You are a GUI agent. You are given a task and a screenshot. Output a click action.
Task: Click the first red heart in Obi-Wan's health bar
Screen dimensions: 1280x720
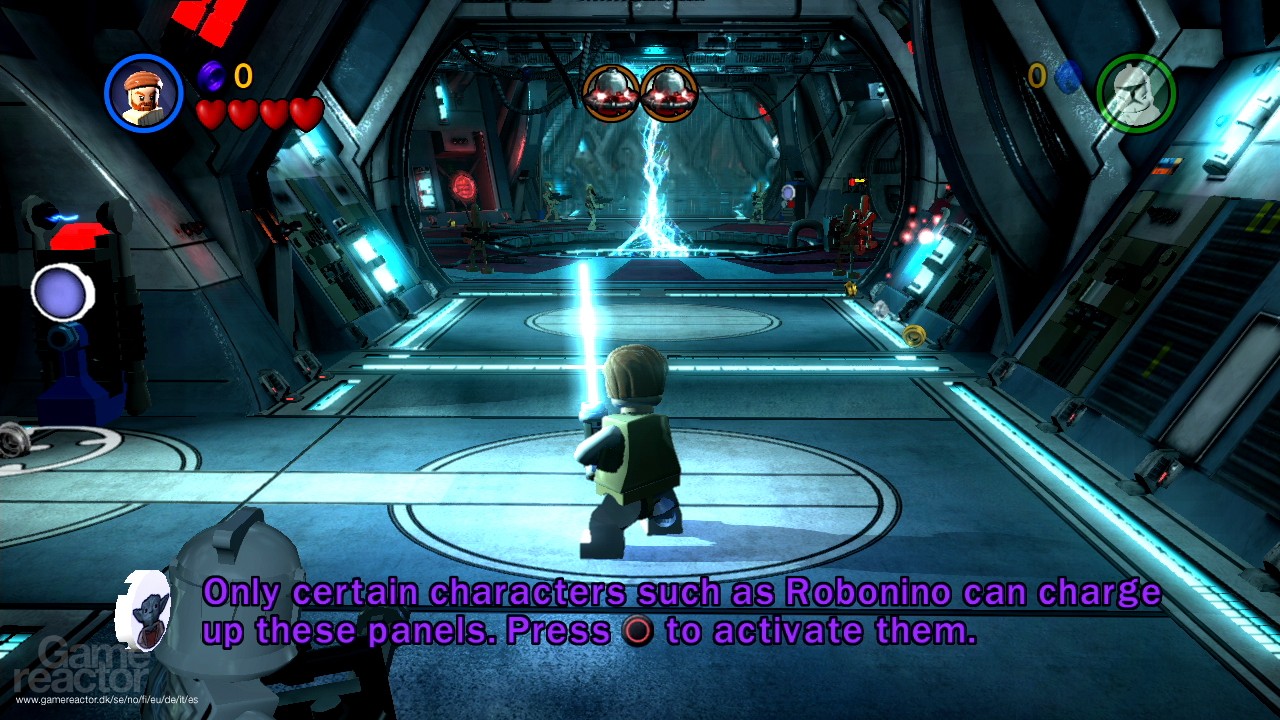coord(213,113)
